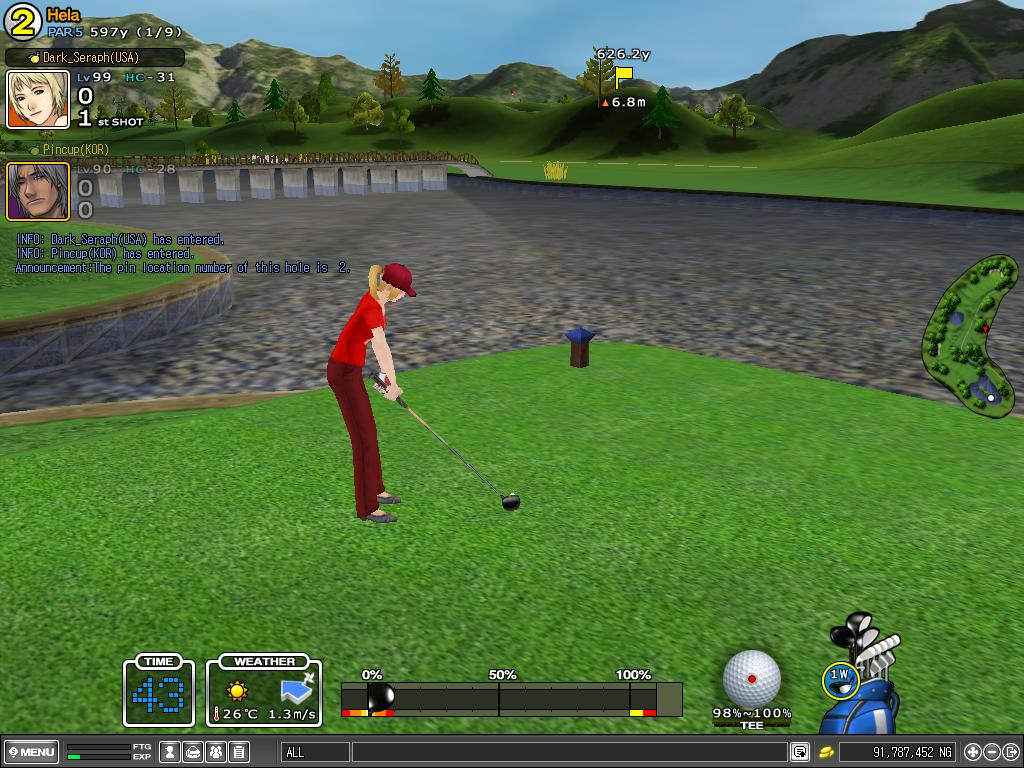Select the ALL chat channel selector

coord(315,752)
